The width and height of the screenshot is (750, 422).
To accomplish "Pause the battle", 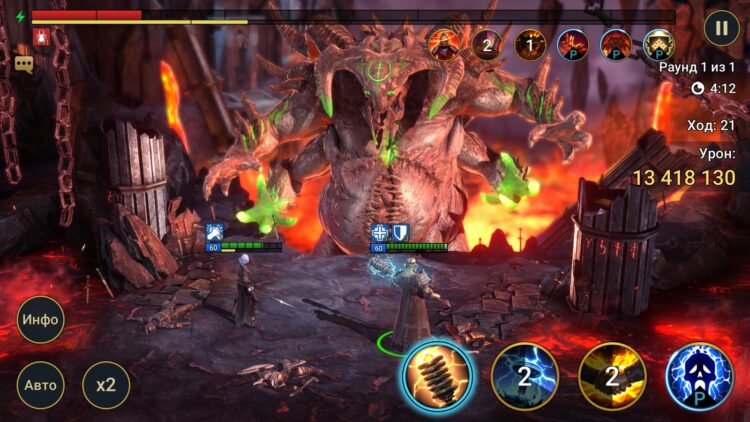I will coord(721,27).
